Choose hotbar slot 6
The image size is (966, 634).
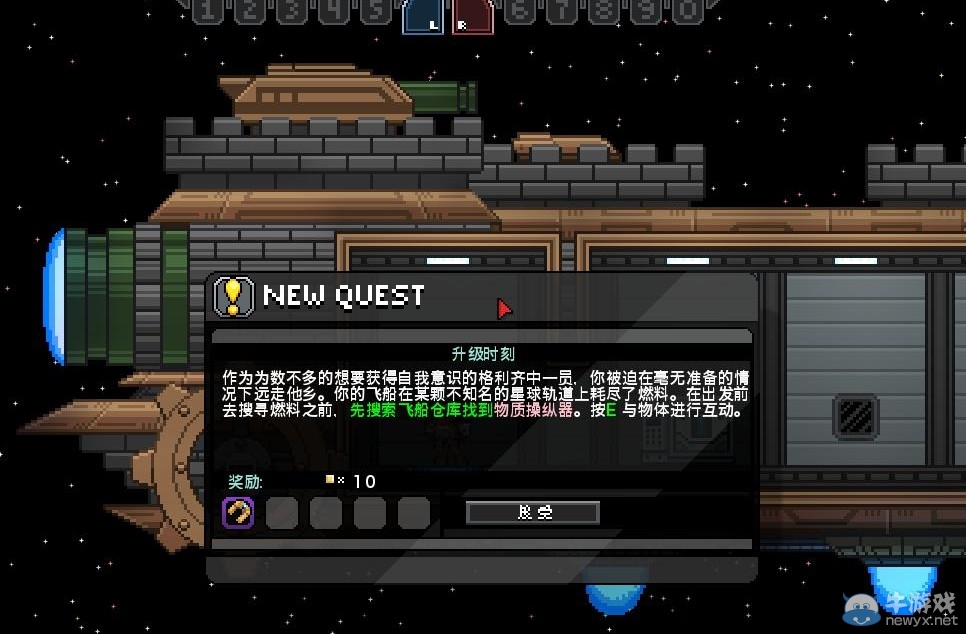(x=519, y=11)
